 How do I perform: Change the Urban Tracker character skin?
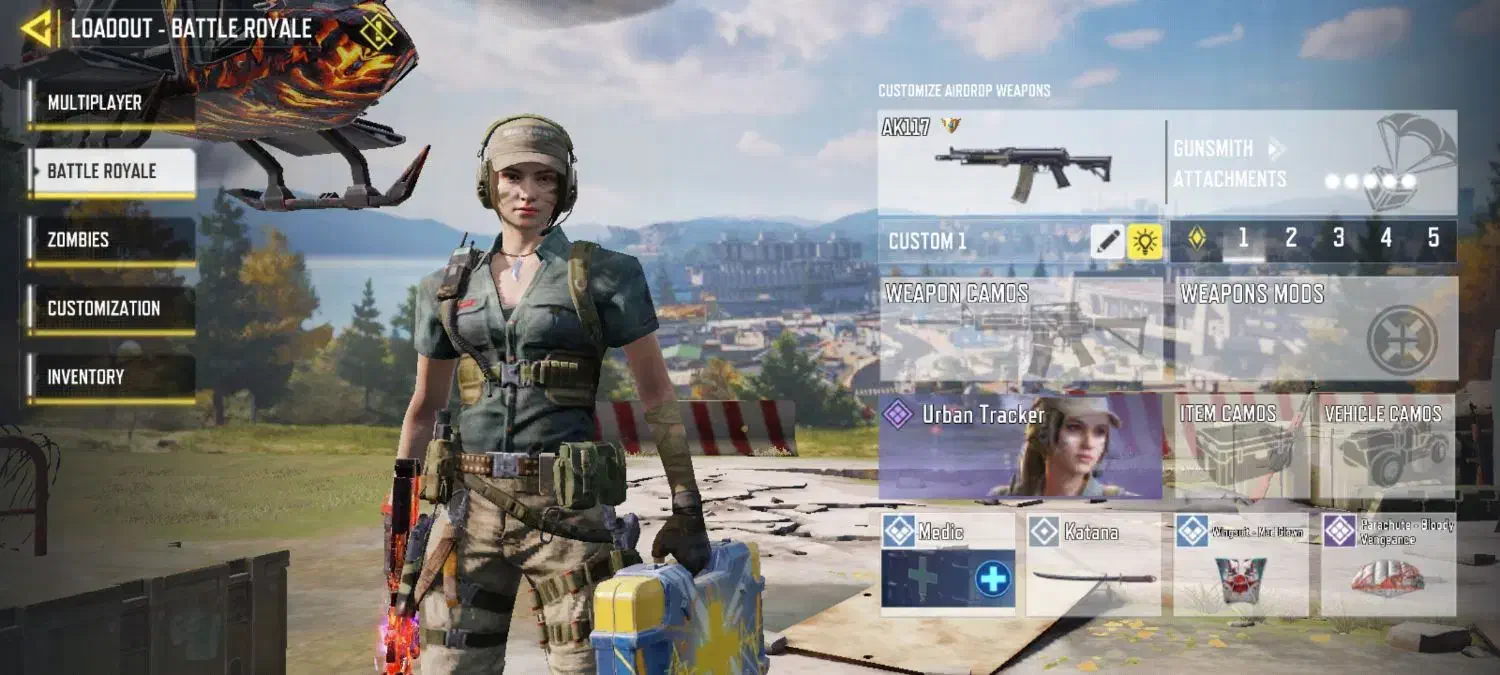click(1021, 446)
